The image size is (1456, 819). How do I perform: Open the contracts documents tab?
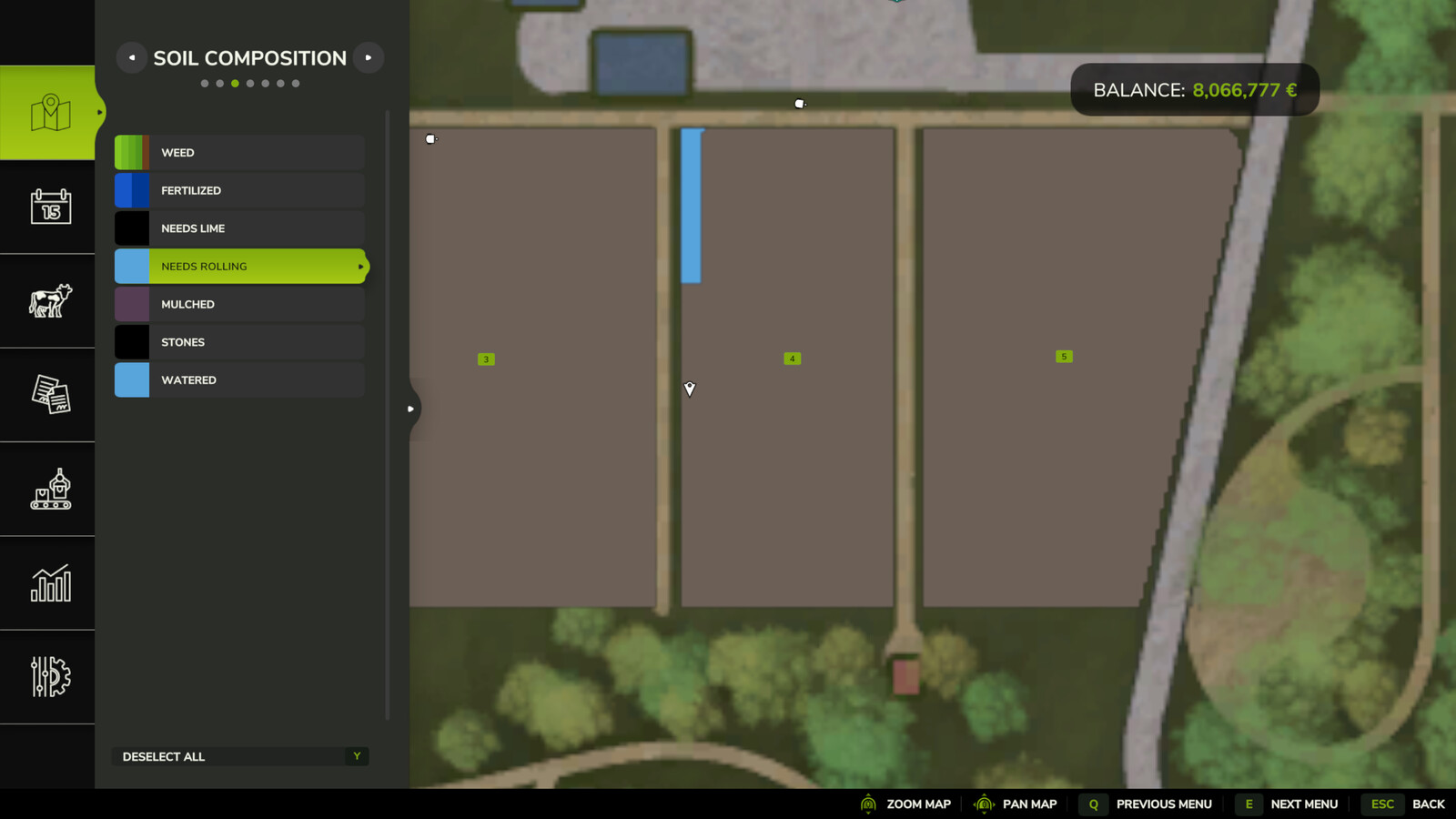50,395
